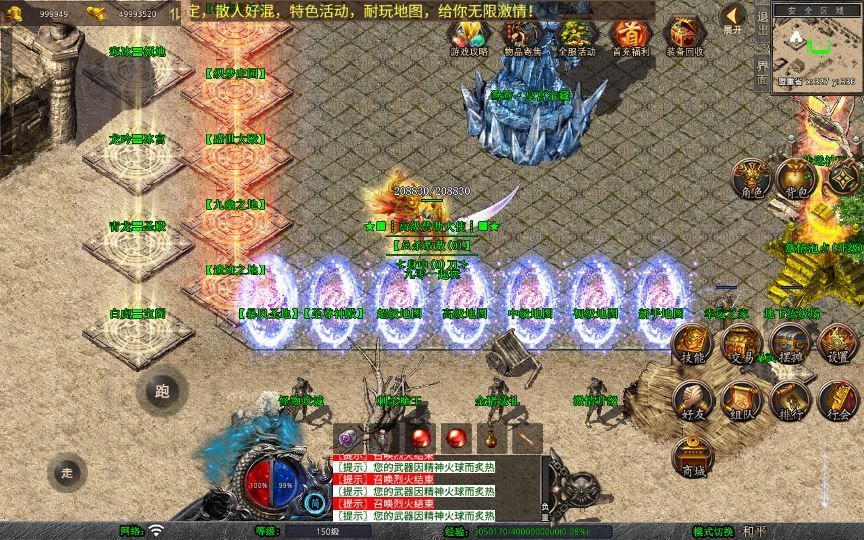
Task: Open the 组队 team panel
Action: [741, 400]
